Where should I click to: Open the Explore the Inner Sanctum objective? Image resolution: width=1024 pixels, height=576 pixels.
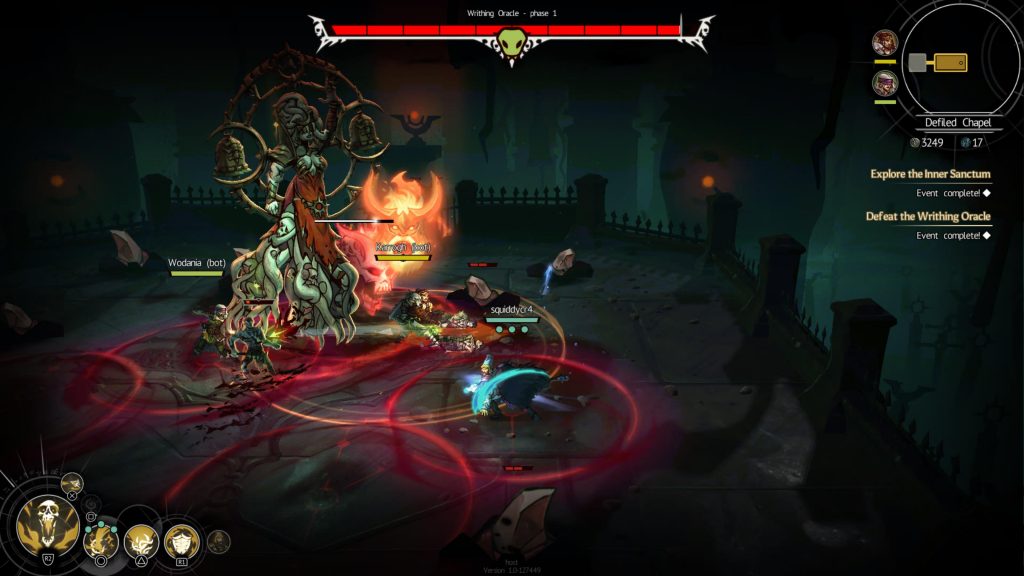(x=929, y=174)
